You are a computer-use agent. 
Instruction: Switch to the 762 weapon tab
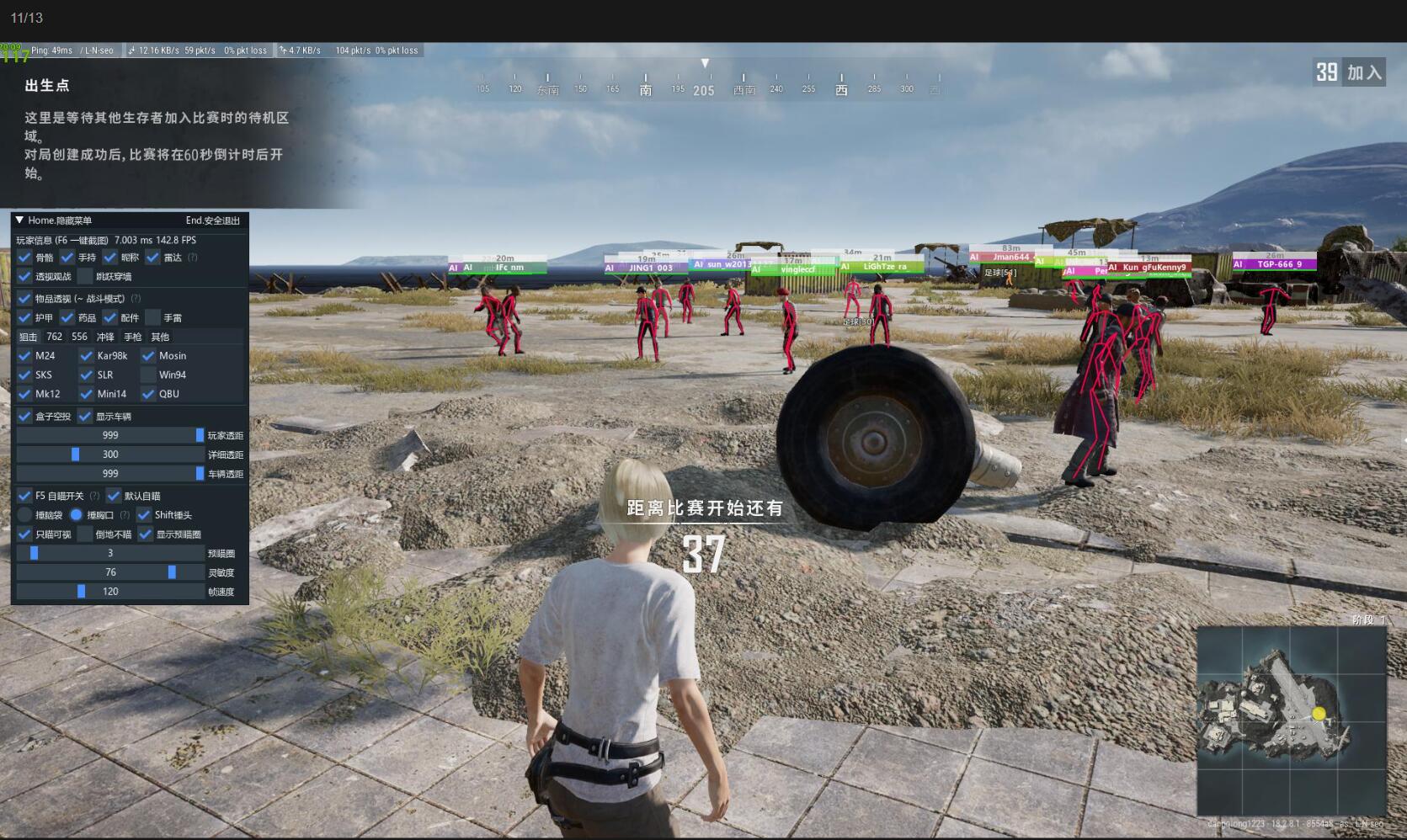pyautogui.click(x=55, y=337)
